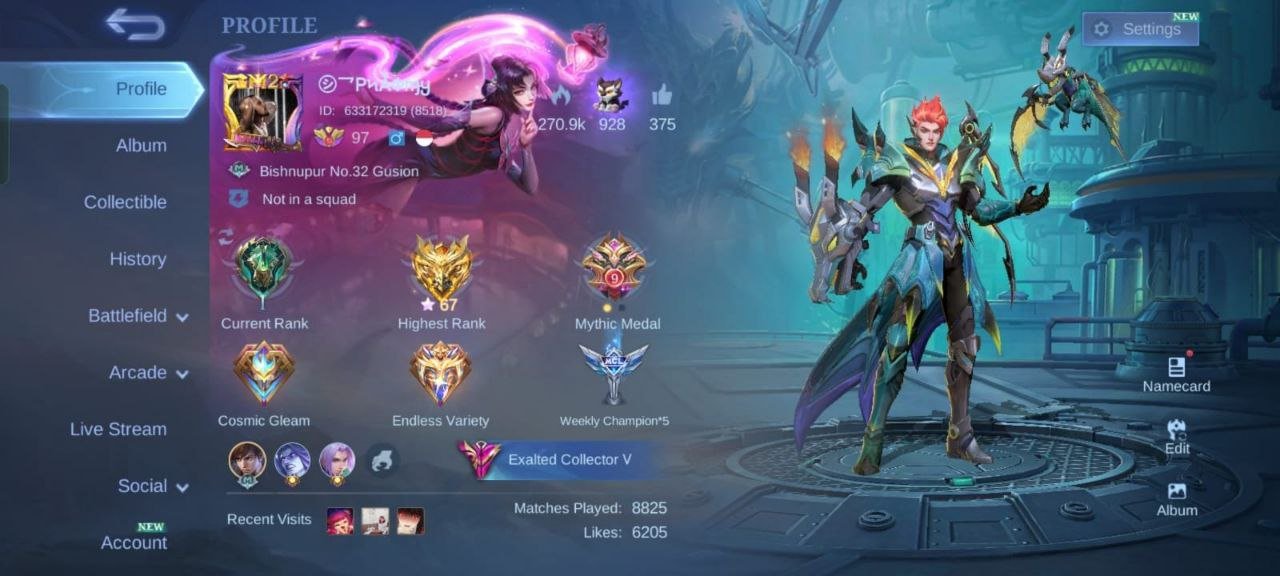Open the Settings button
The image size is (1280, 576).
(1140, 29)
